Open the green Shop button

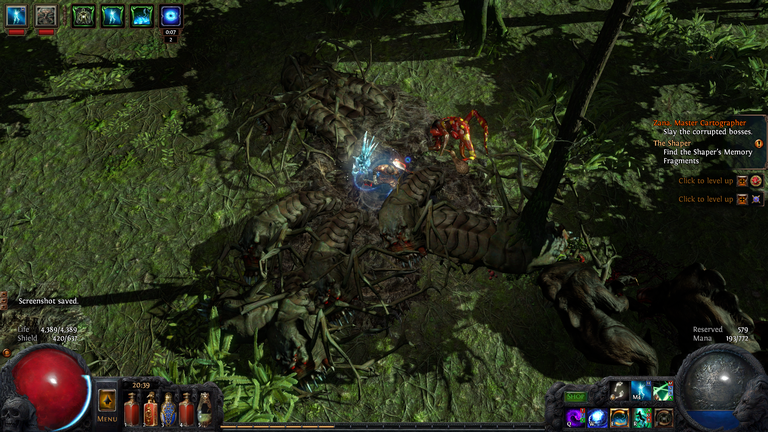pos(575,396)
